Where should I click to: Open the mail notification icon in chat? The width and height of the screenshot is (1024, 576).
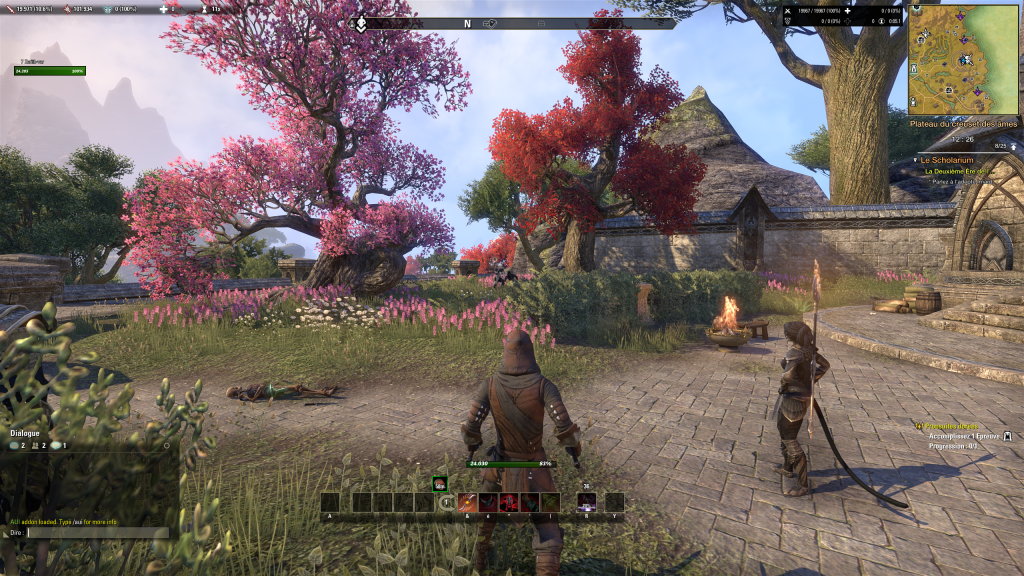pyautogui.click(x=15, y=445)
